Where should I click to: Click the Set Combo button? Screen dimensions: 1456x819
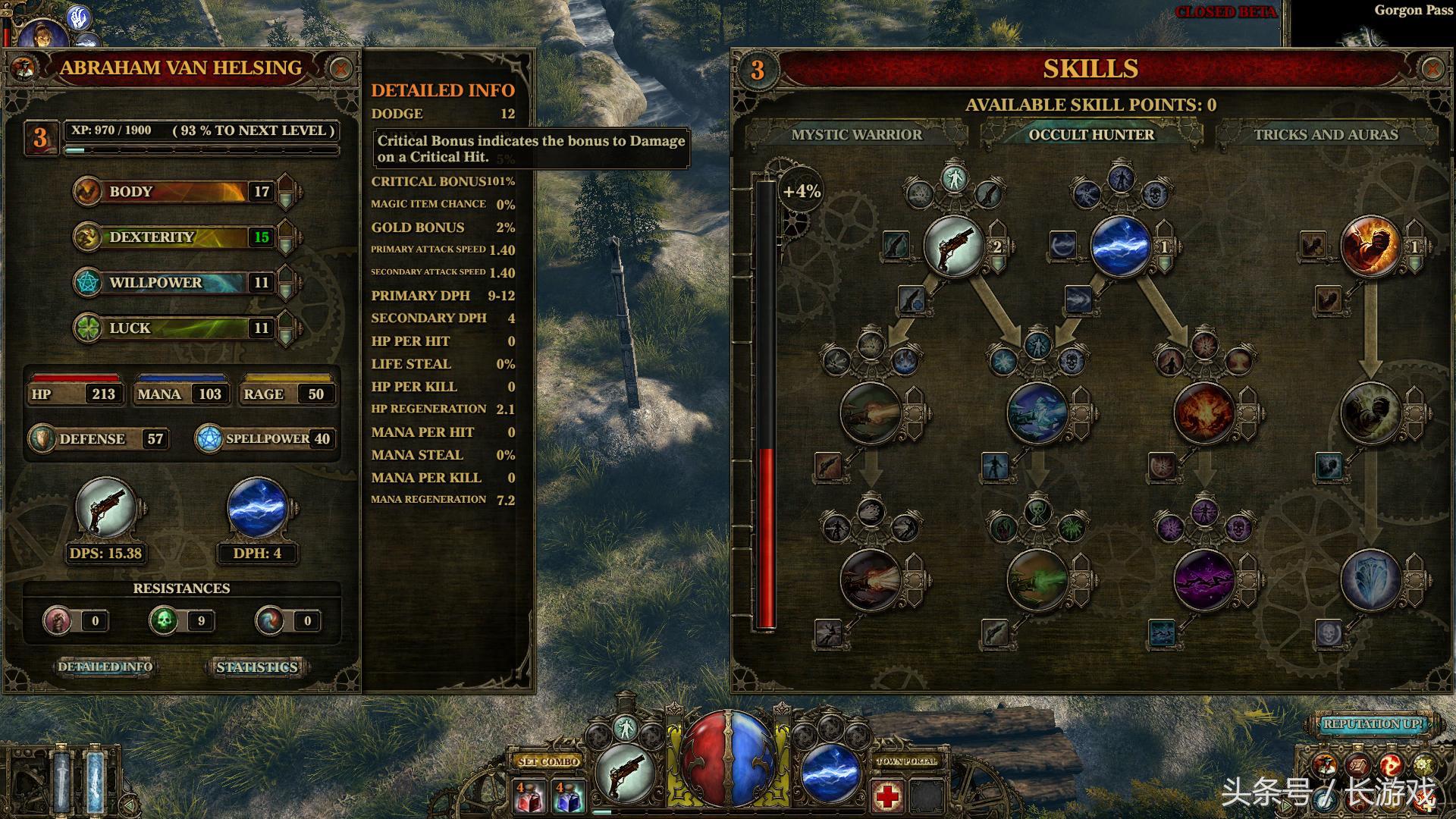click(549, 761)
